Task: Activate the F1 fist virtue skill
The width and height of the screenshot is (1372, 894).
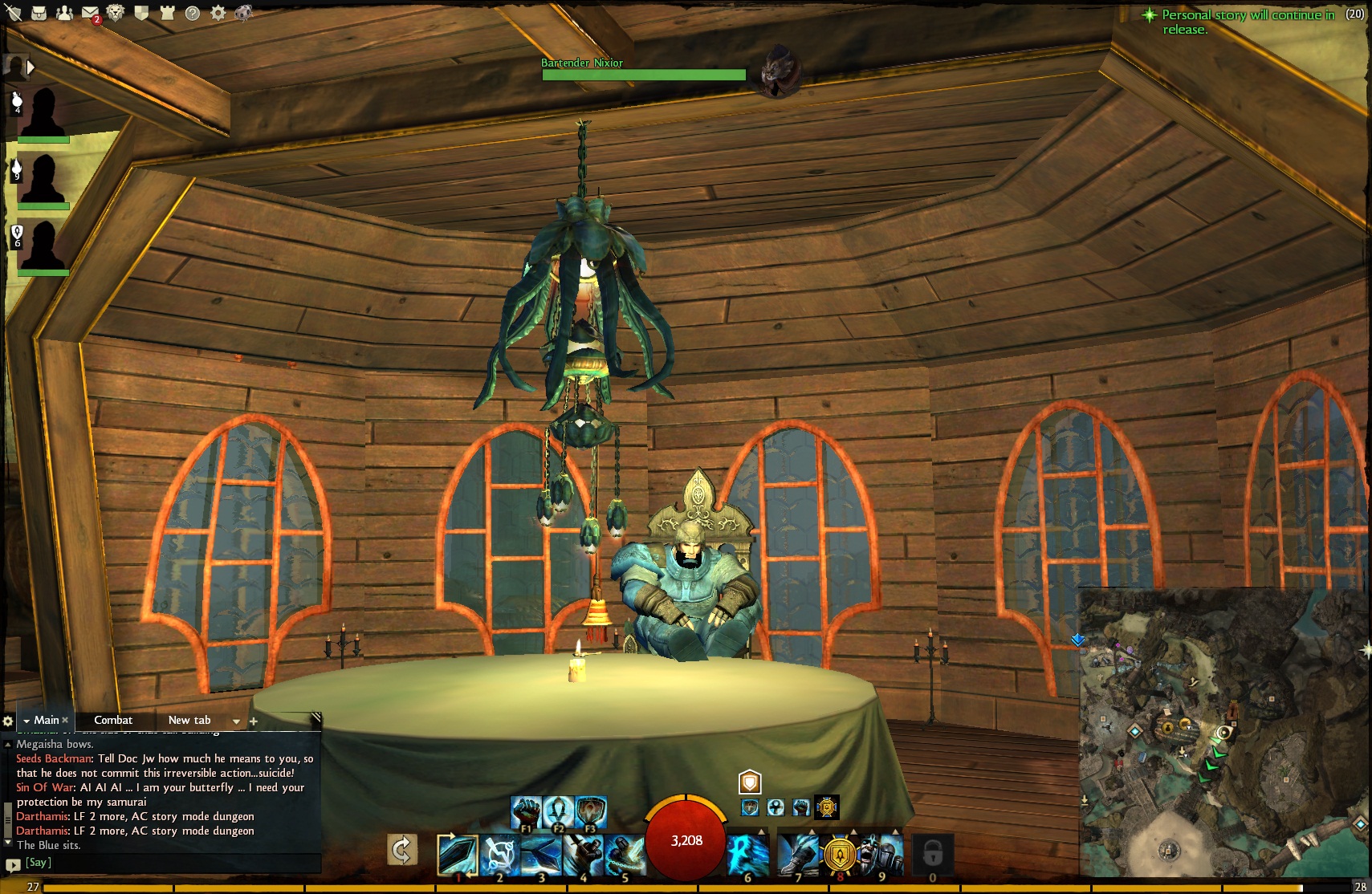Action: [525, 812]
